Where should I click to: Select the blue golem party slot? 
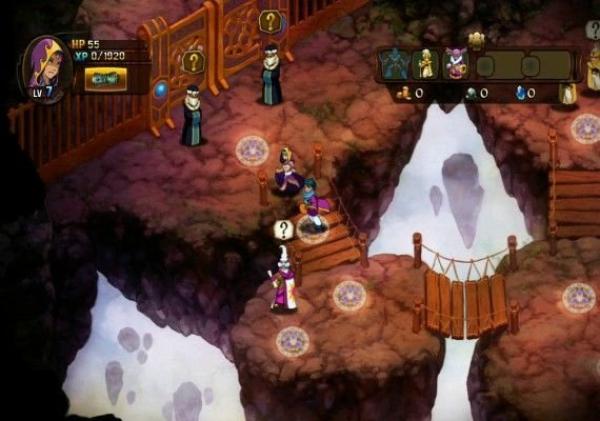pyautogui.click(x=397, y=64)
